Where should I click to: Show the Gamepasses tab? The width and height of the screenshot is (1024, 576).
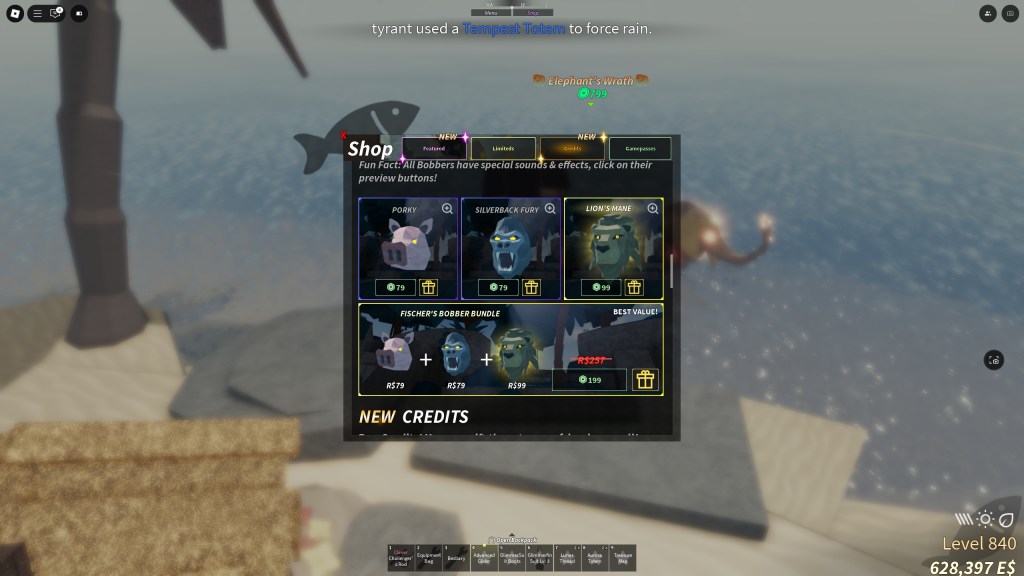pos(640,149)
